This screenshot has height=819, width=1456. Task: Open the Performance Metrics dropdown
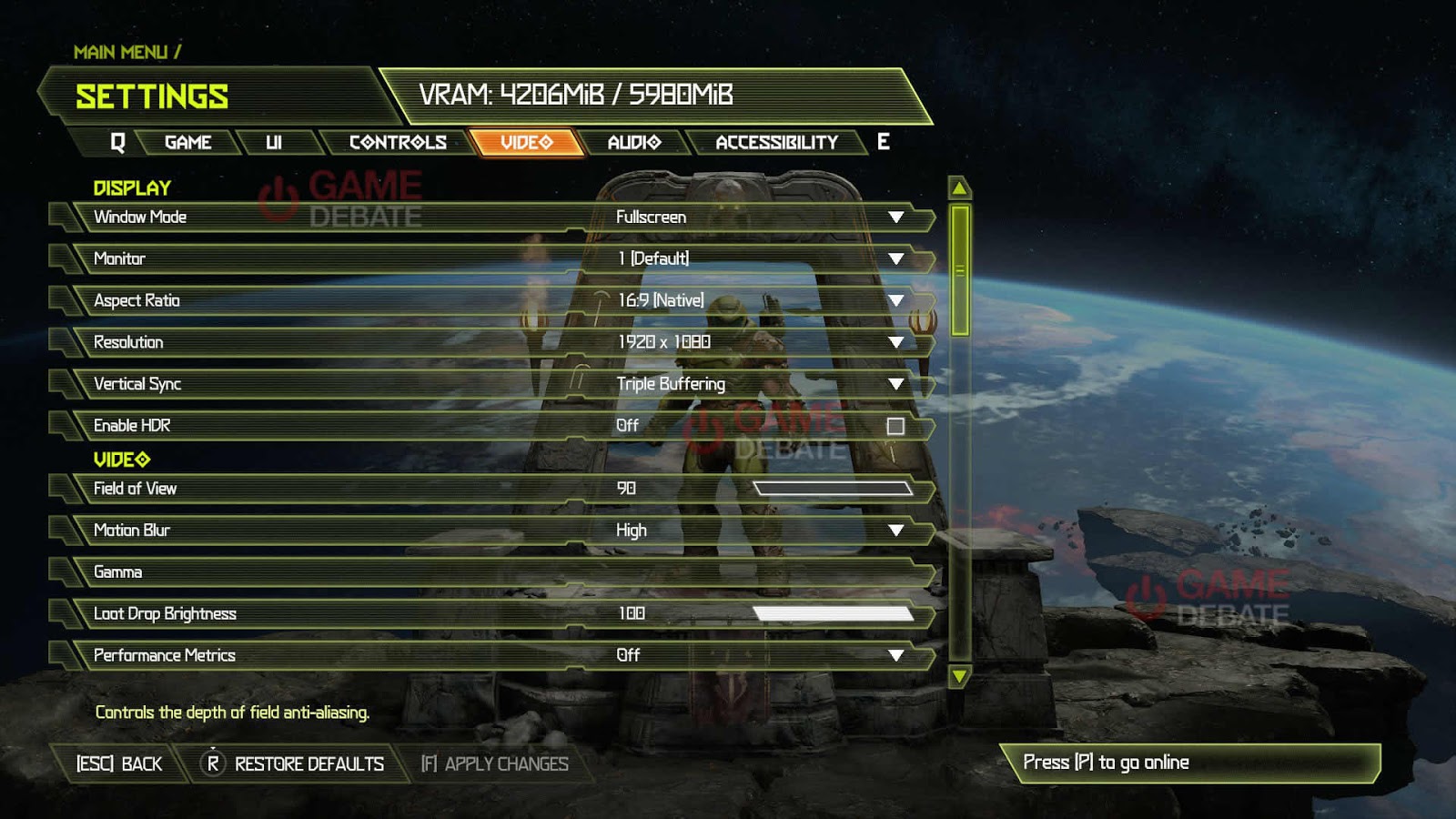[897, 654]
